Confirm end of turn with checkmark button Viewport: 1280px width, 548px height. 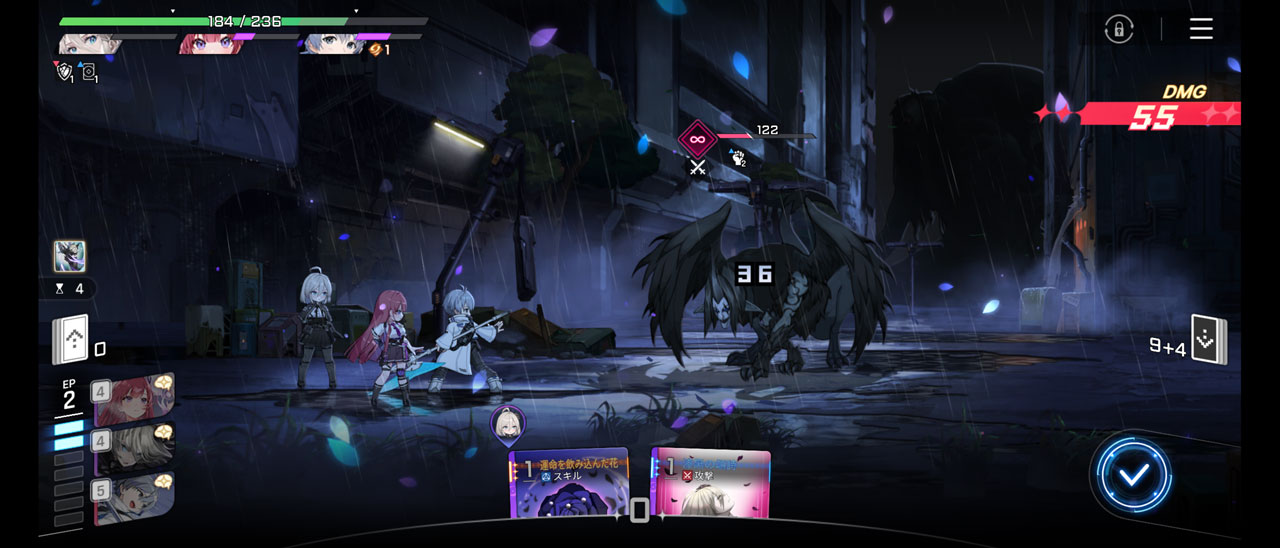1133,475
